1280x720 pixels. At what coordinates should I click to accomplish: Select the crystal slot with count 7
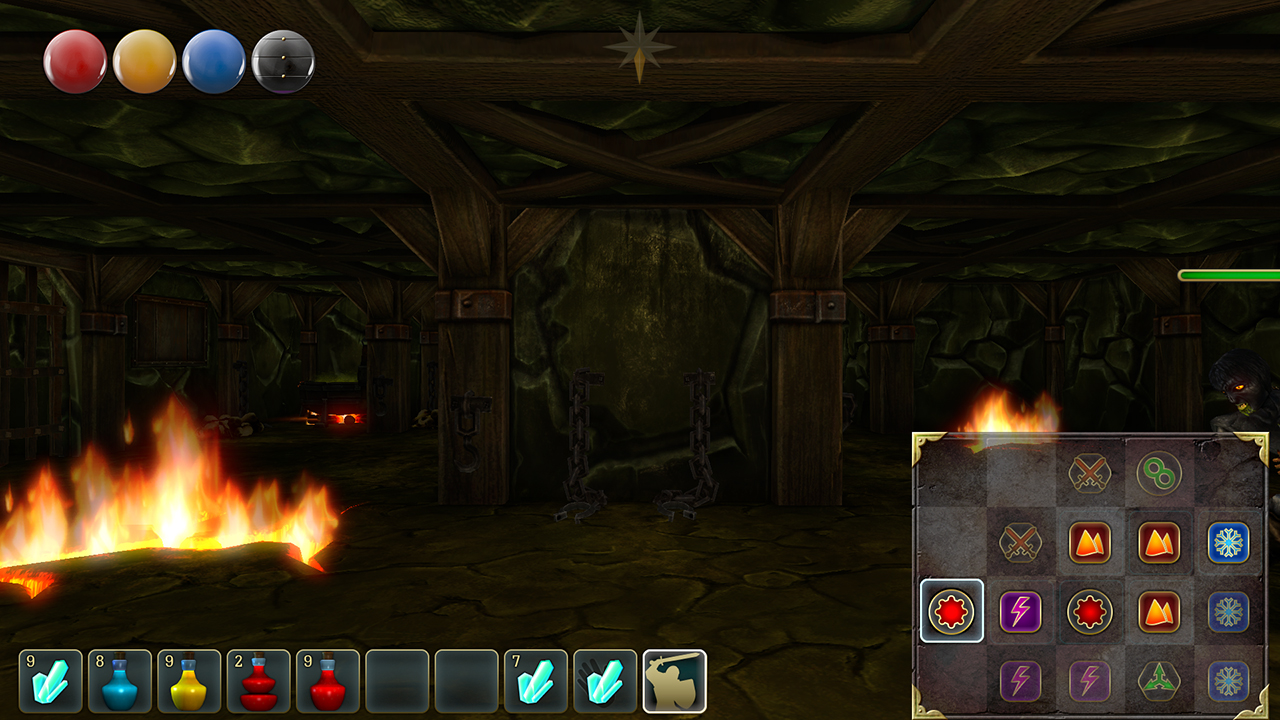(535, 681)
